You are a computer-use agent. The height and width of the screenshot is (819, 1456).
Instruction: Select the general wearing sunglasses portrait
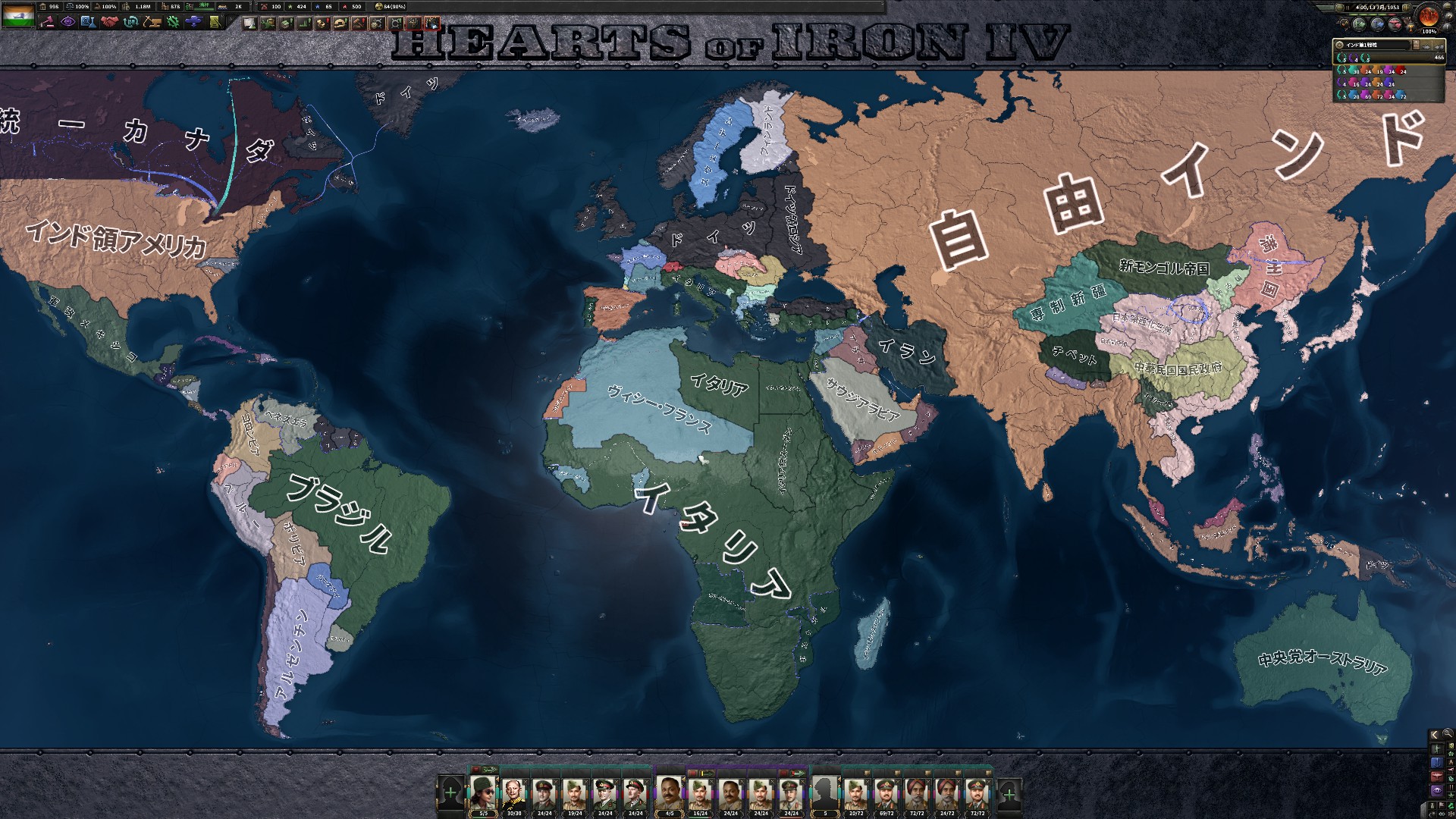click(x=484, y=792)
